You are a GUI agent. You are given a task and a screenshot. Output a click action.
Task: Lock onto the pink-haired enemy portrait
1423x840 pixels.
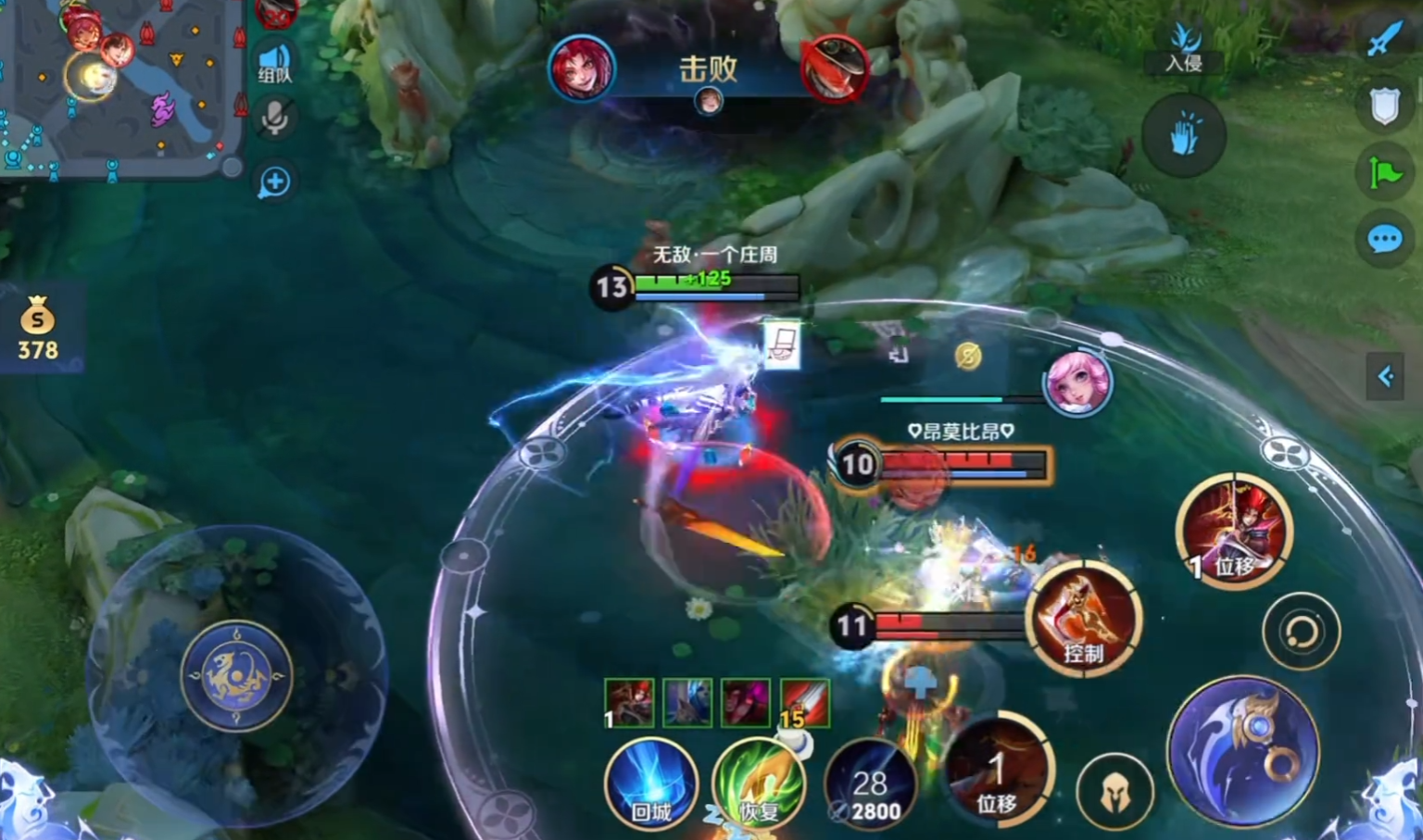click(1077, 381)
